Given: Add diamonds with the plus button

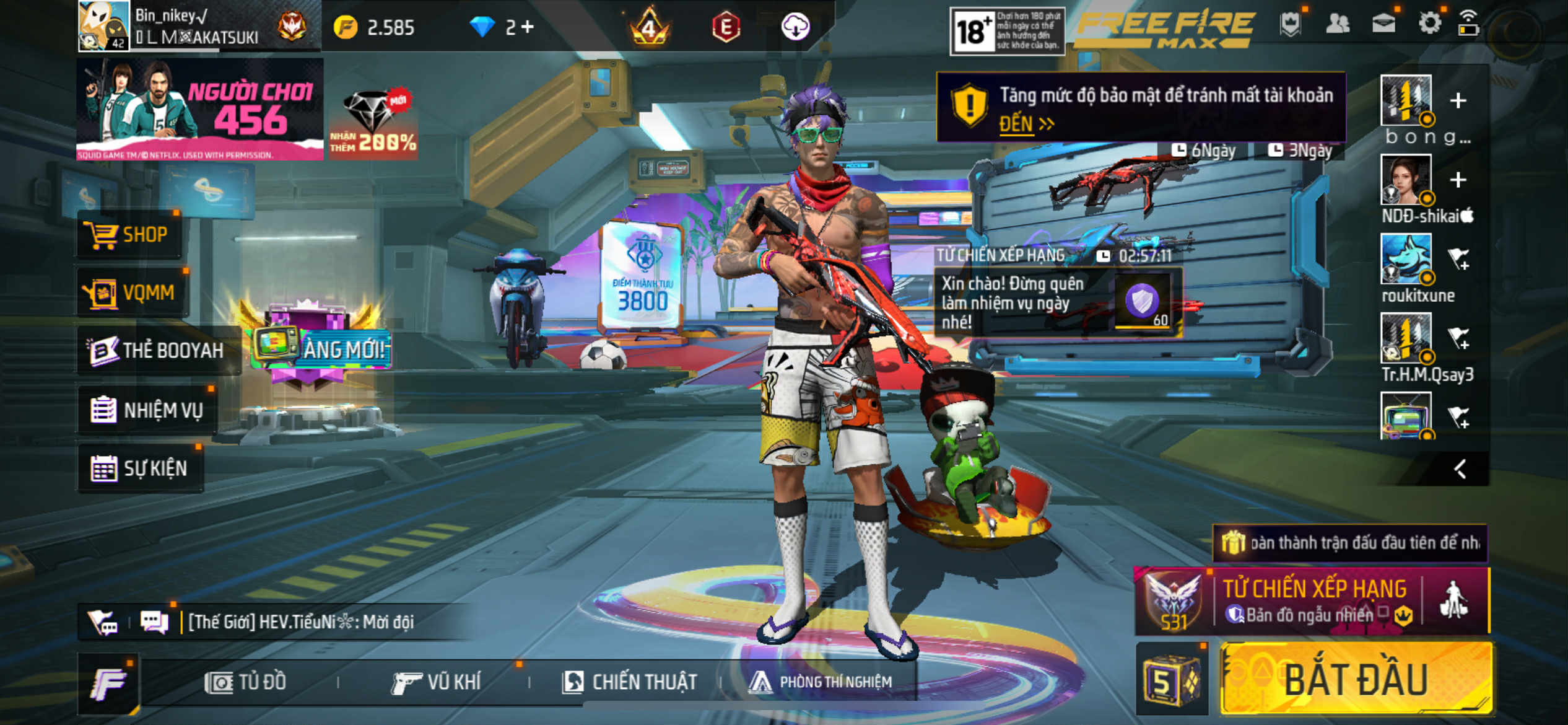Looking at the screenshot, I should (x=528, y=27).
